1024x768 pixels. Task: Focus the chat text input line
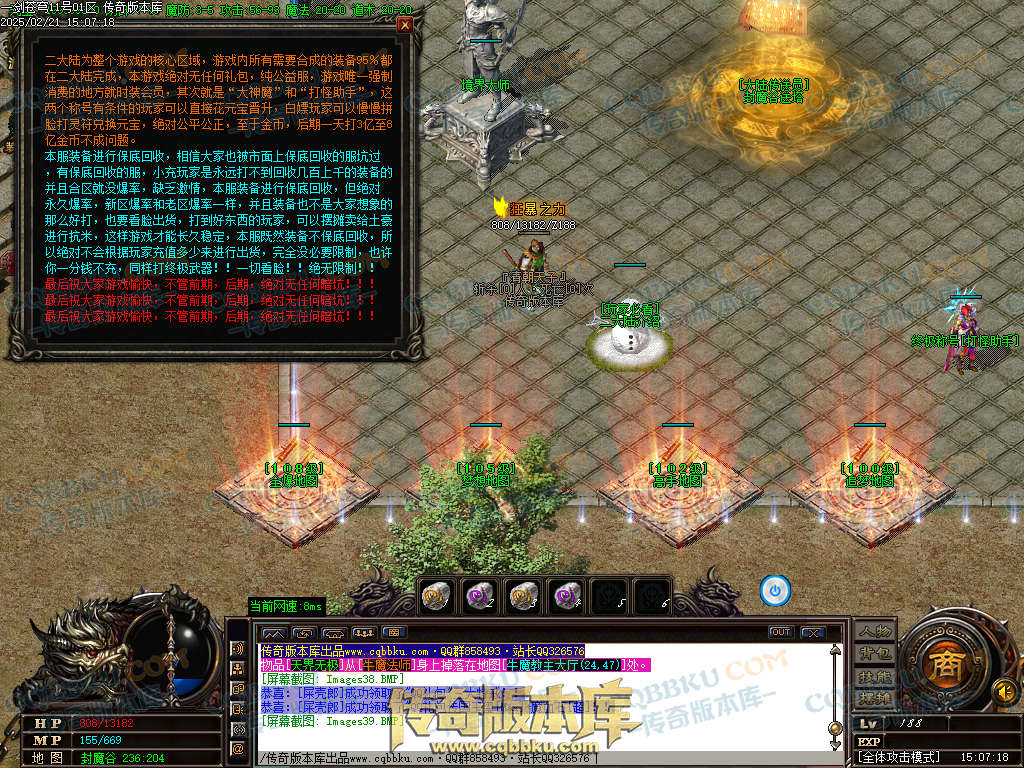click(x=540, y=759)
